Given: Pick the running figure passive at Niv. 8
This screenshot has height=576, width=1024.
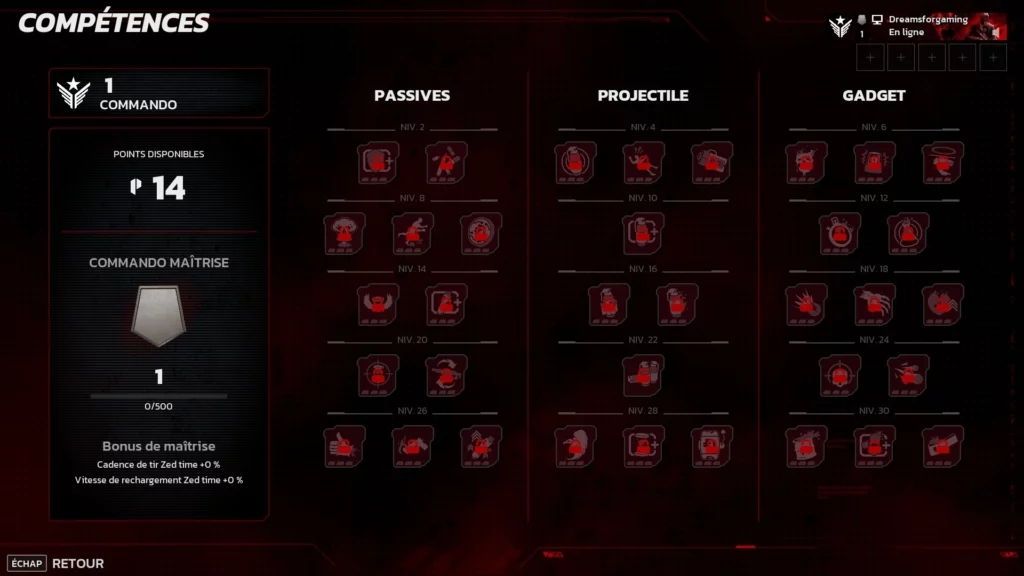Looking at the screenshot, I should point(412,233).
